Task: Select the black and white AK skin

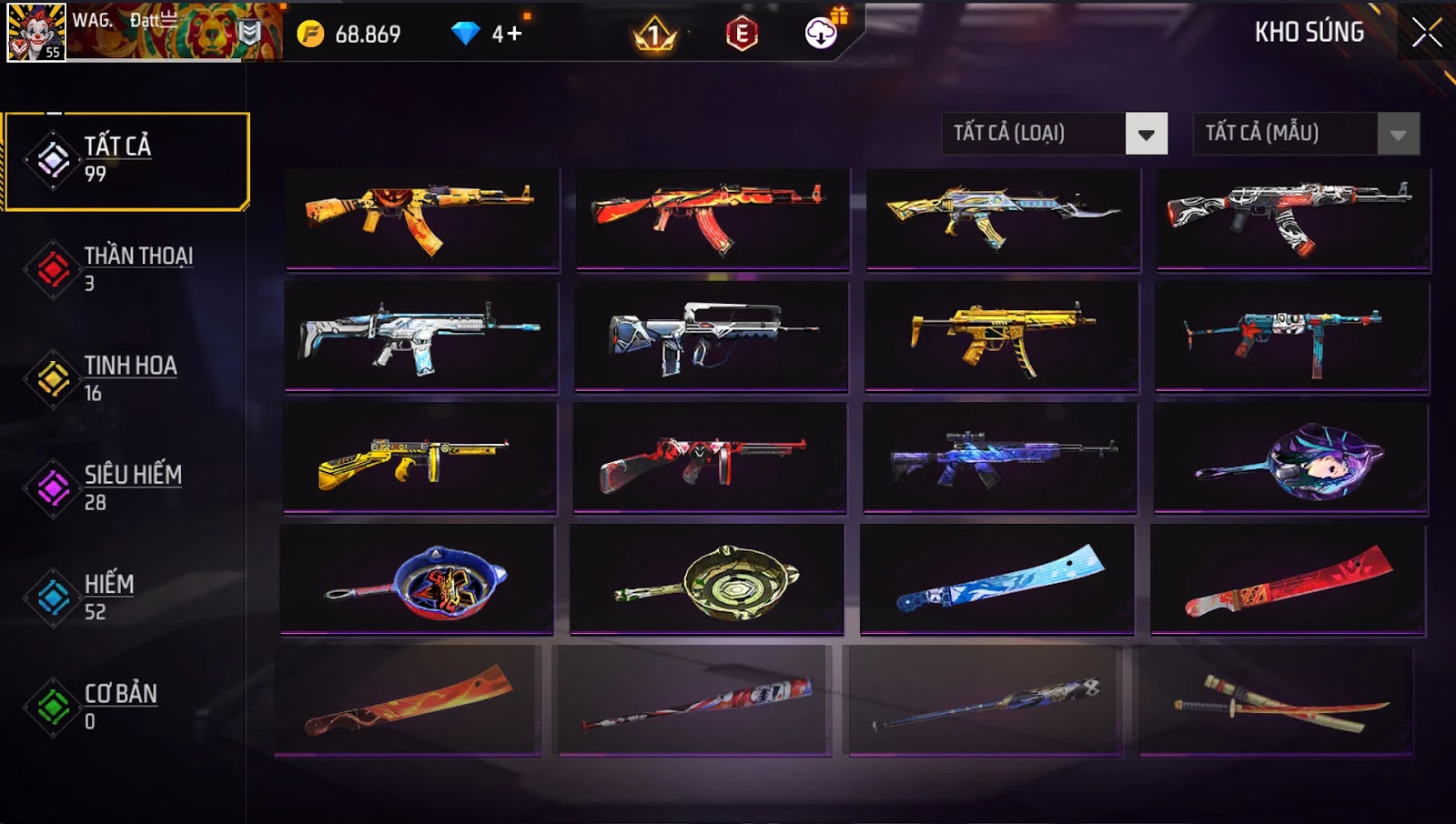Action: click(x=1293, y=218)
